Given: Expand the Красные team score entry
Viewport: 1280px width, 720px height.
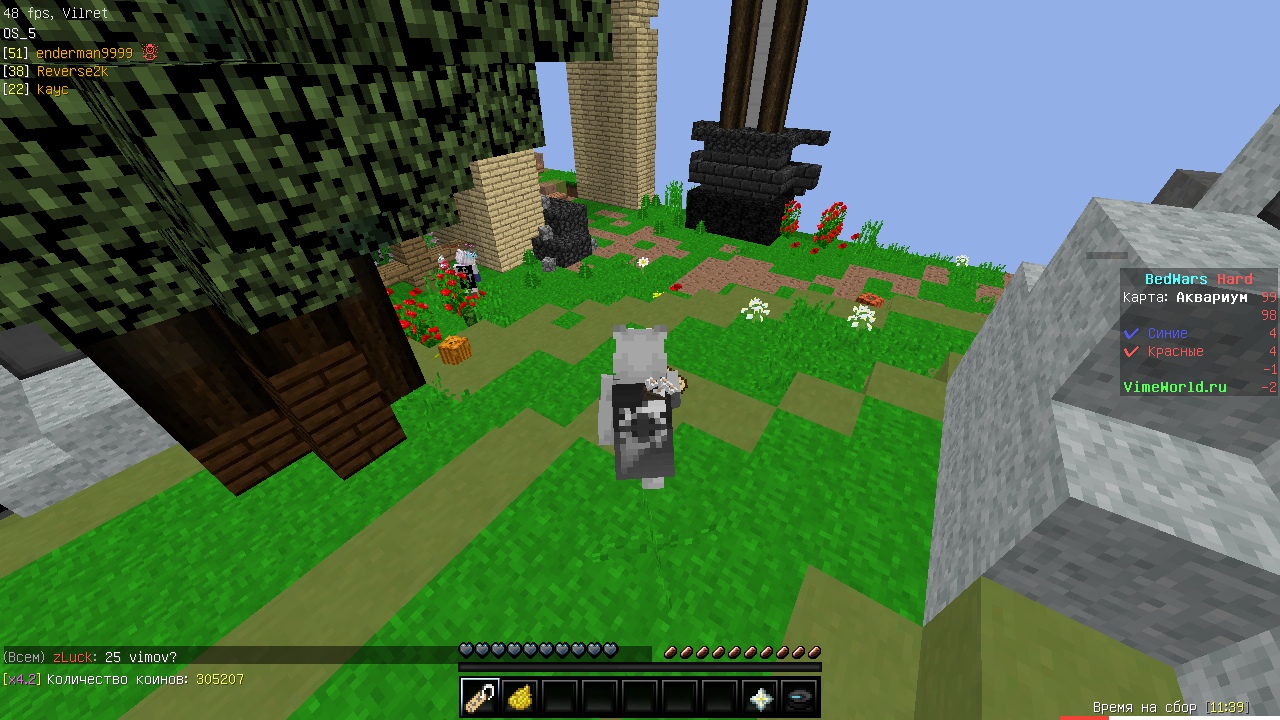Looking at the screenshot, I should click(x=1176, y=351).
